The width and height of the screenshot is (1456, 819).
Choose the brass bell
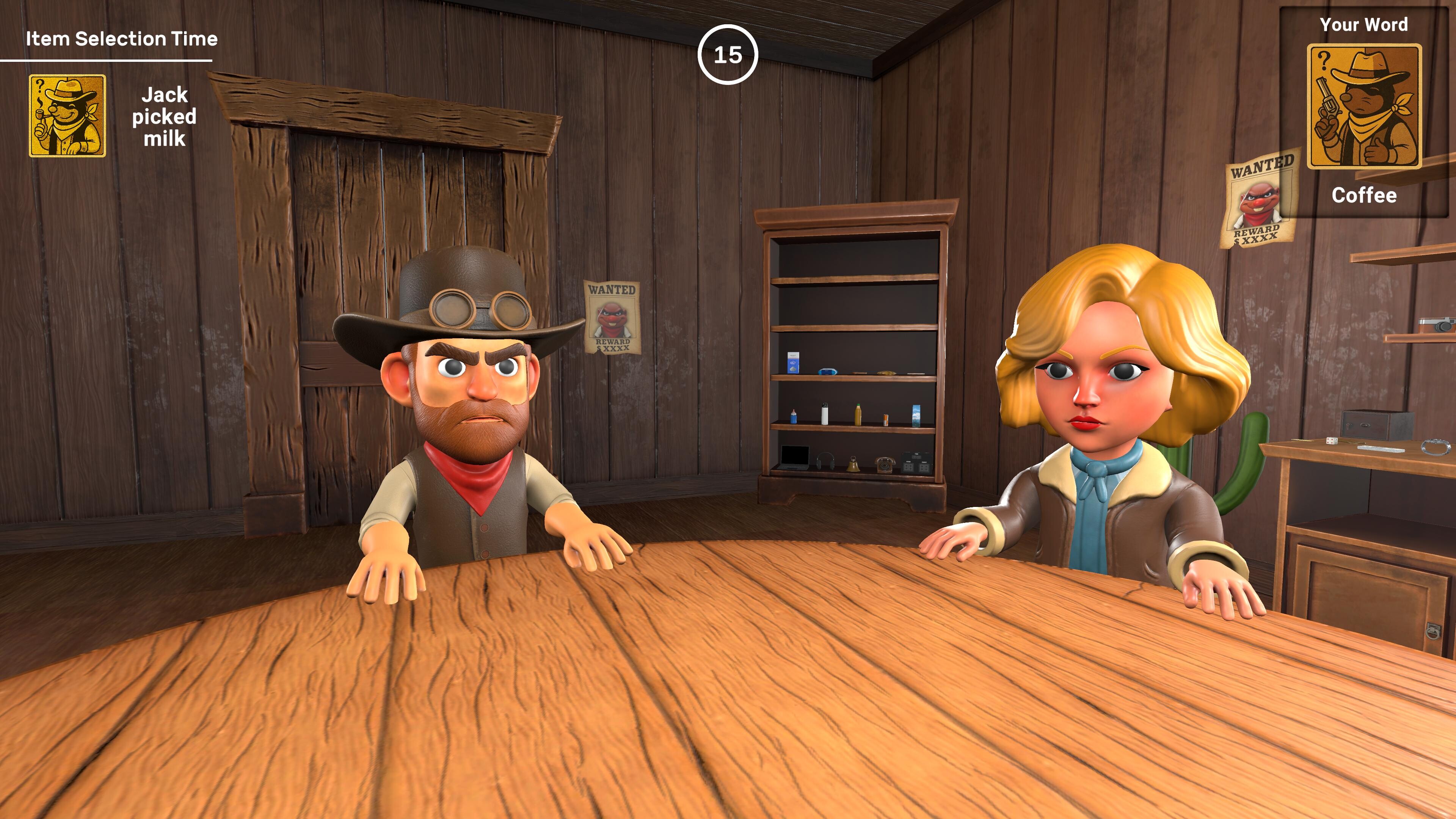(852, 464)
